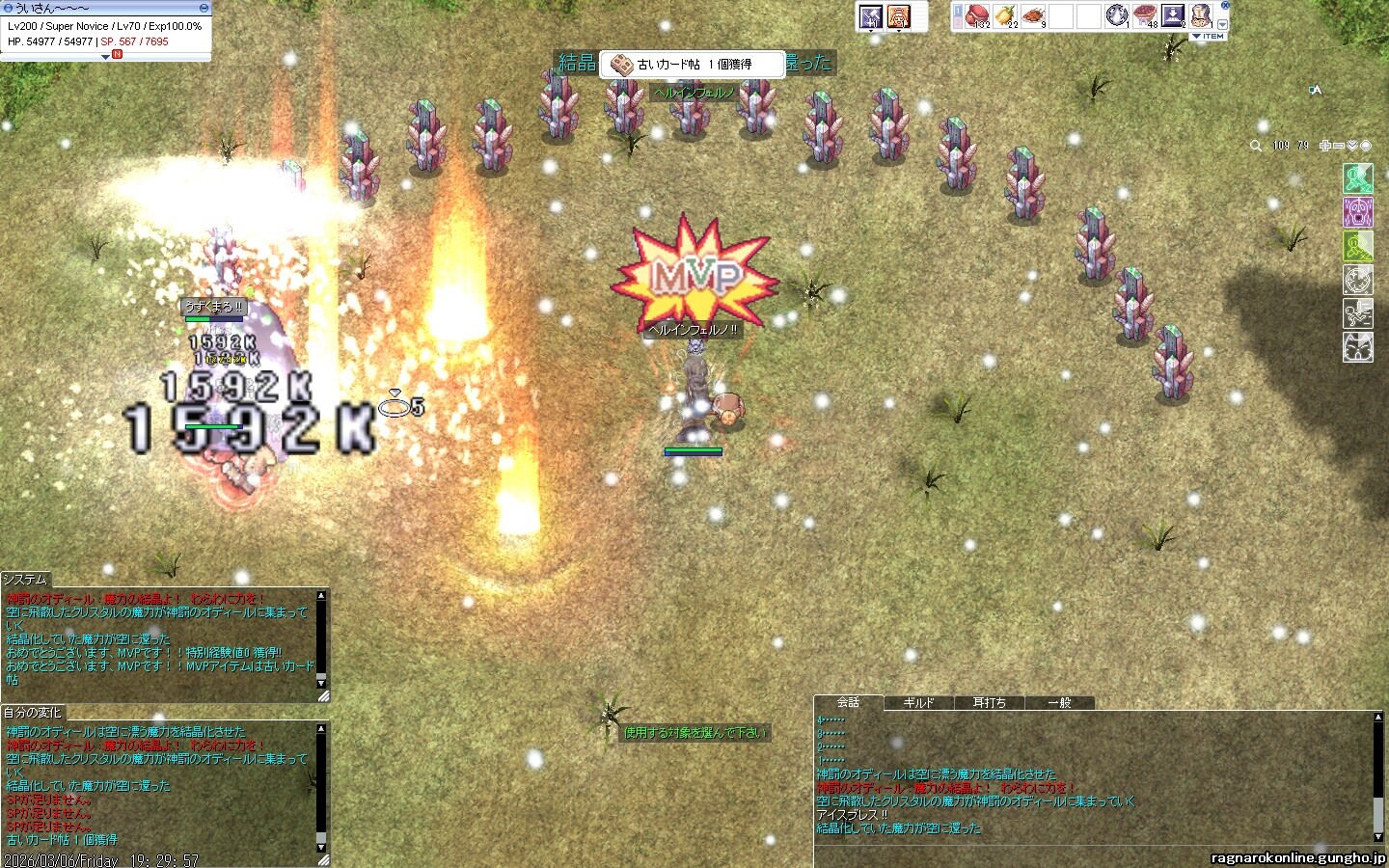Image resolution: width=1389 pixels, height=868 pixels.
Task: Activate the silver round orb hotbar item
Action: click(1117, 15)
